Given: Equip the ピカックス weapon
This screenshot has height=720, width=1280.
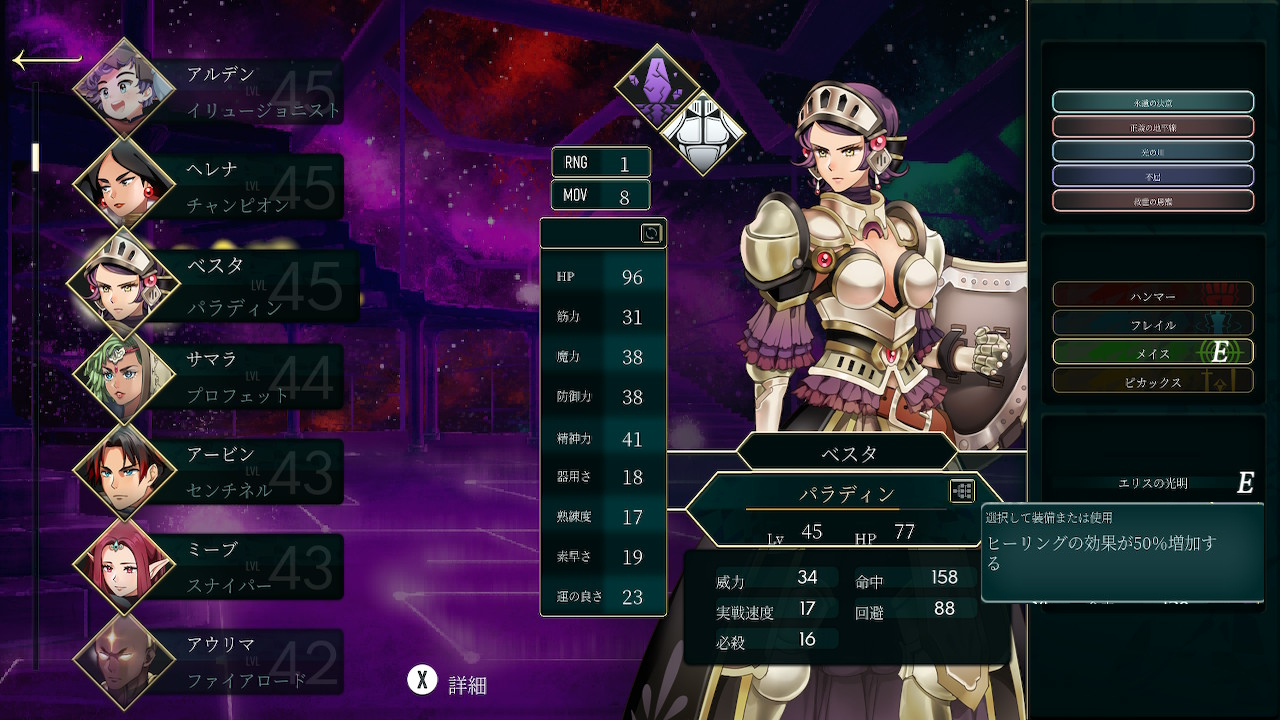Looking at the screenshot, I should [1152, 381].
